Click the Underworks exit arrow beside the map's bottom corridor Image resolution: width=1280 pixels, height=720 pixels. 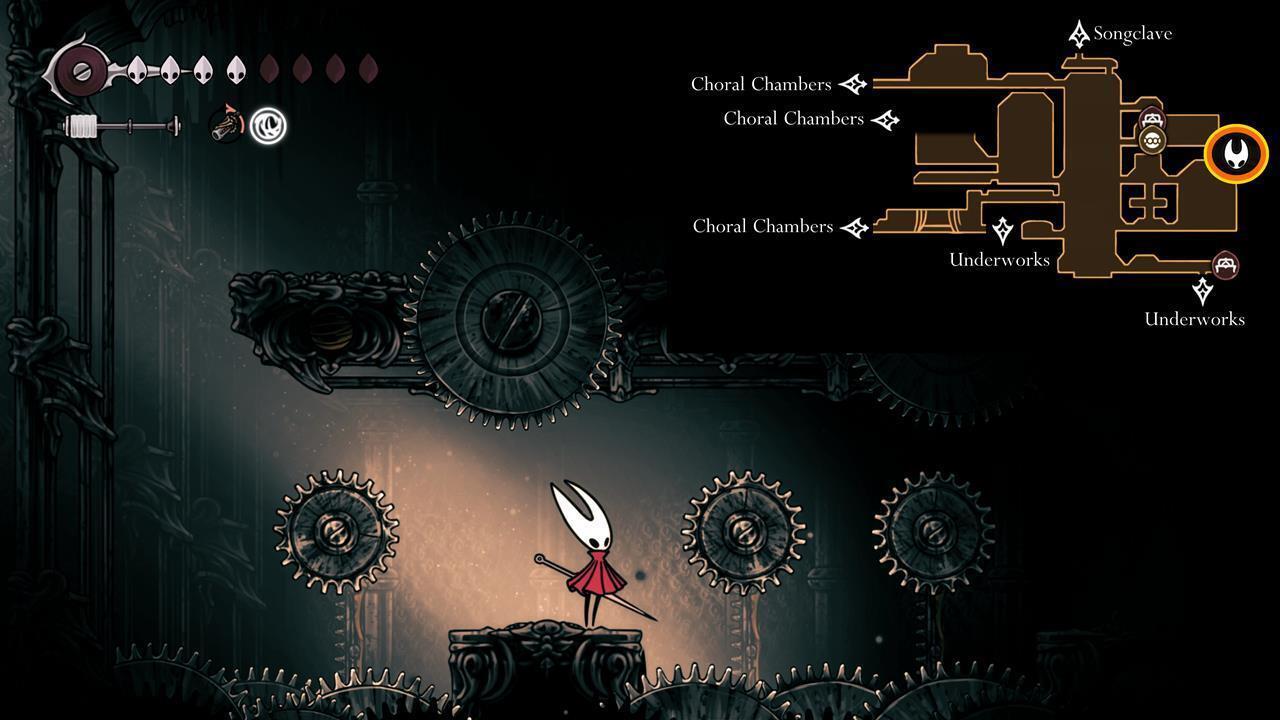click(x=1003, y=231)
